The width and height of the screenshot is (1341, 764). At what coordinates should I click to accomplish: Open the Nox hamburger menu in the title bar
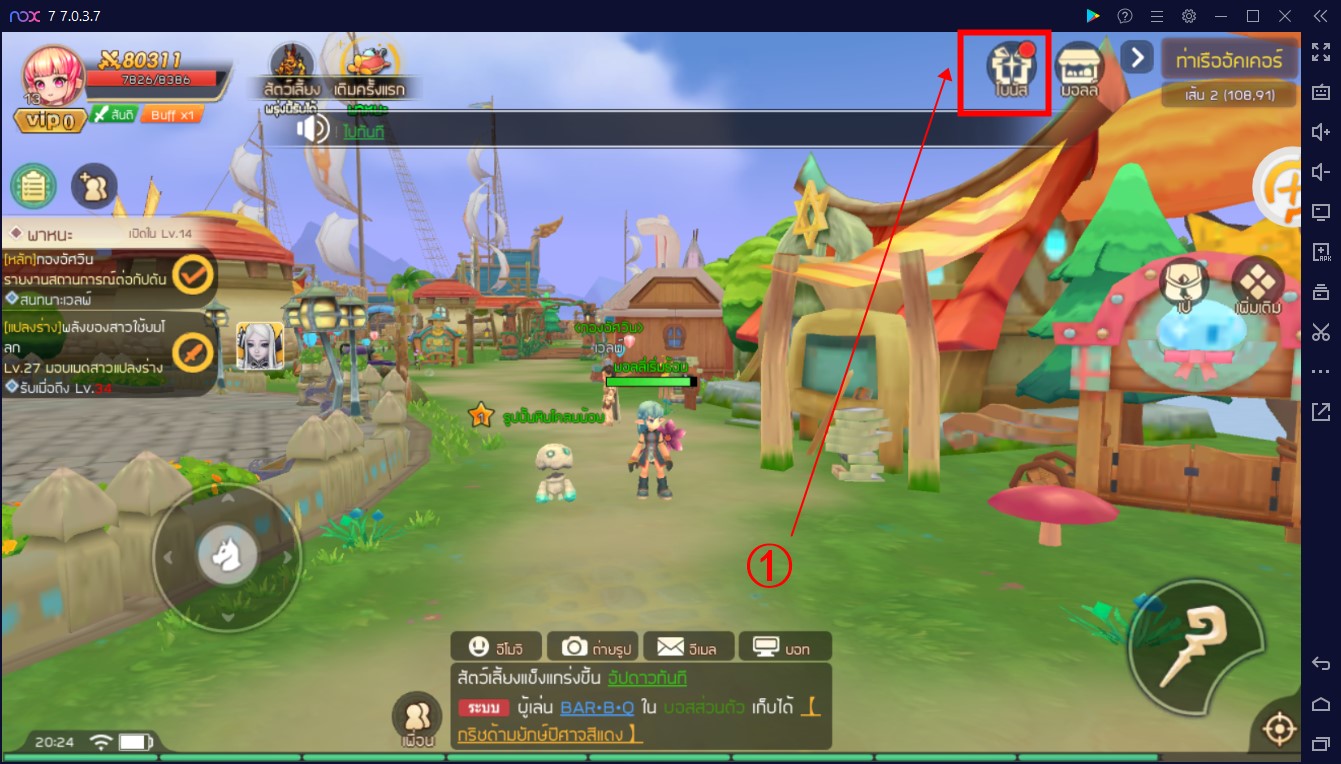pyautogui.click(x=1157, y=15)
